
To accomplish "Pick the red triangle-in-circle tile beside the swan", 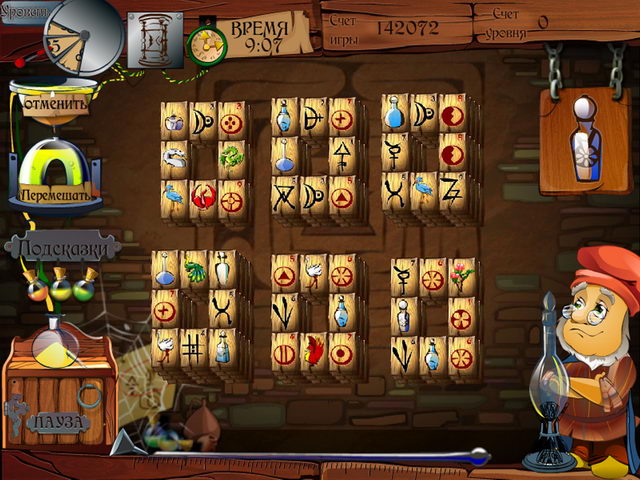I will (285, 275).
